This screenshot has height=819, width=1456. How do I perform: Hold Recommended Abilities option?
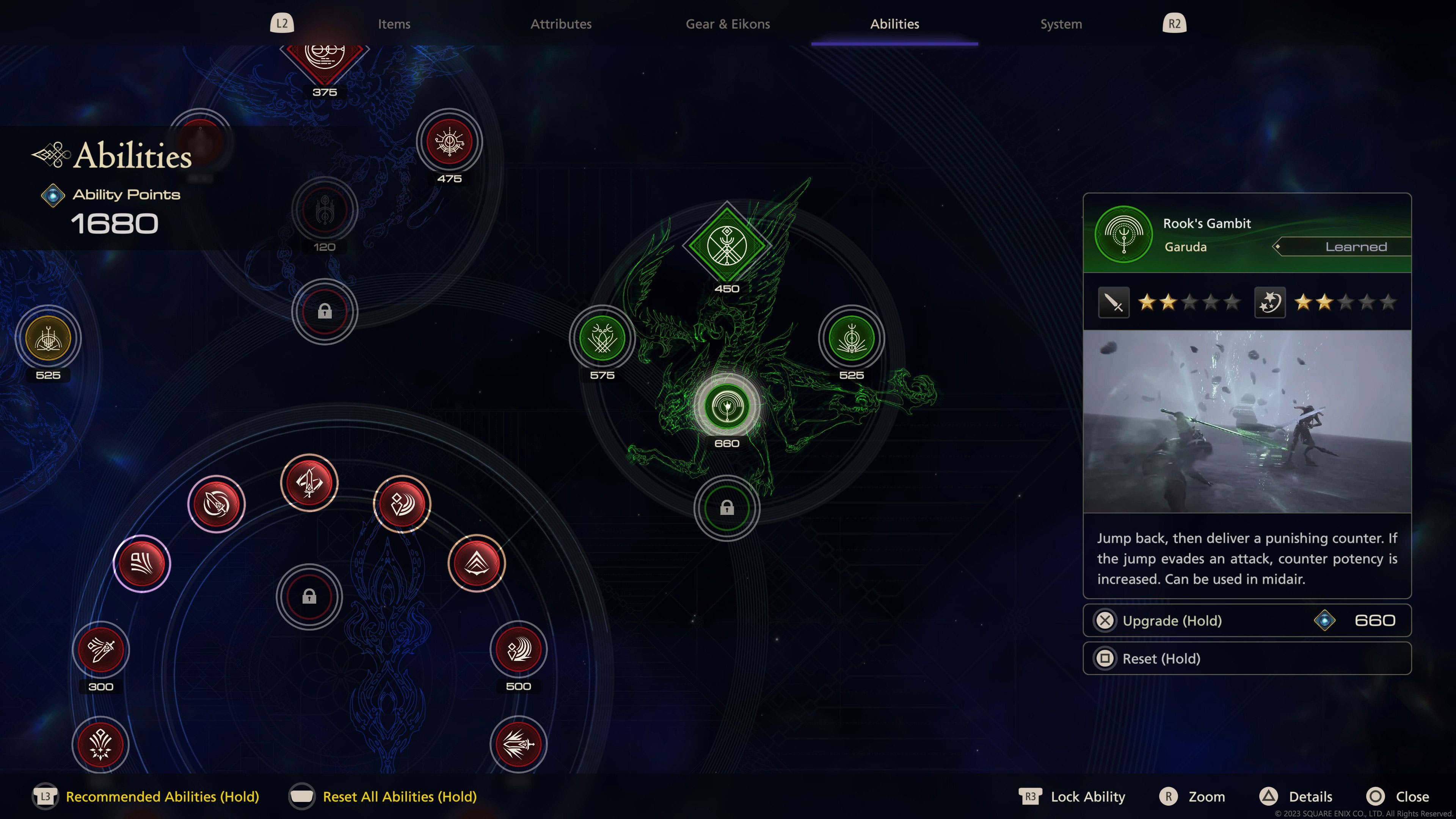162,796
